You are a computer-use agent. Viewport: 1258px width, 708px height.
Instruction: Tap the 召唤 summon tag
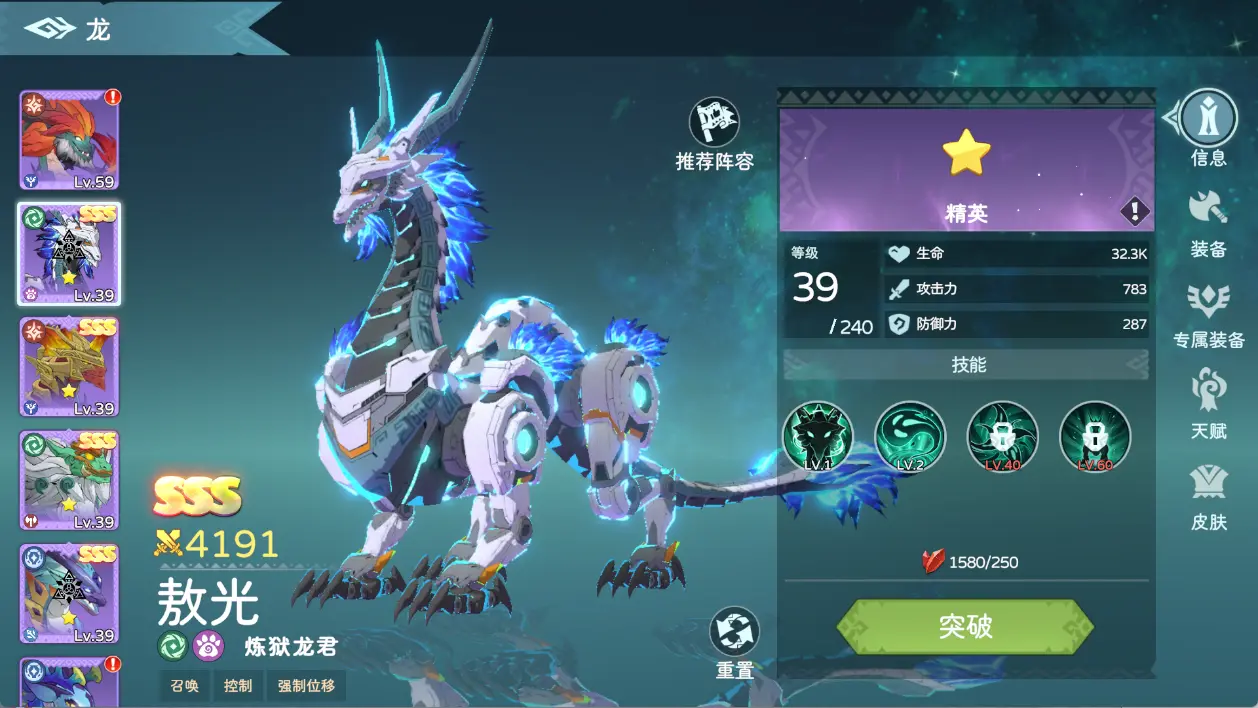coord(185,686)
